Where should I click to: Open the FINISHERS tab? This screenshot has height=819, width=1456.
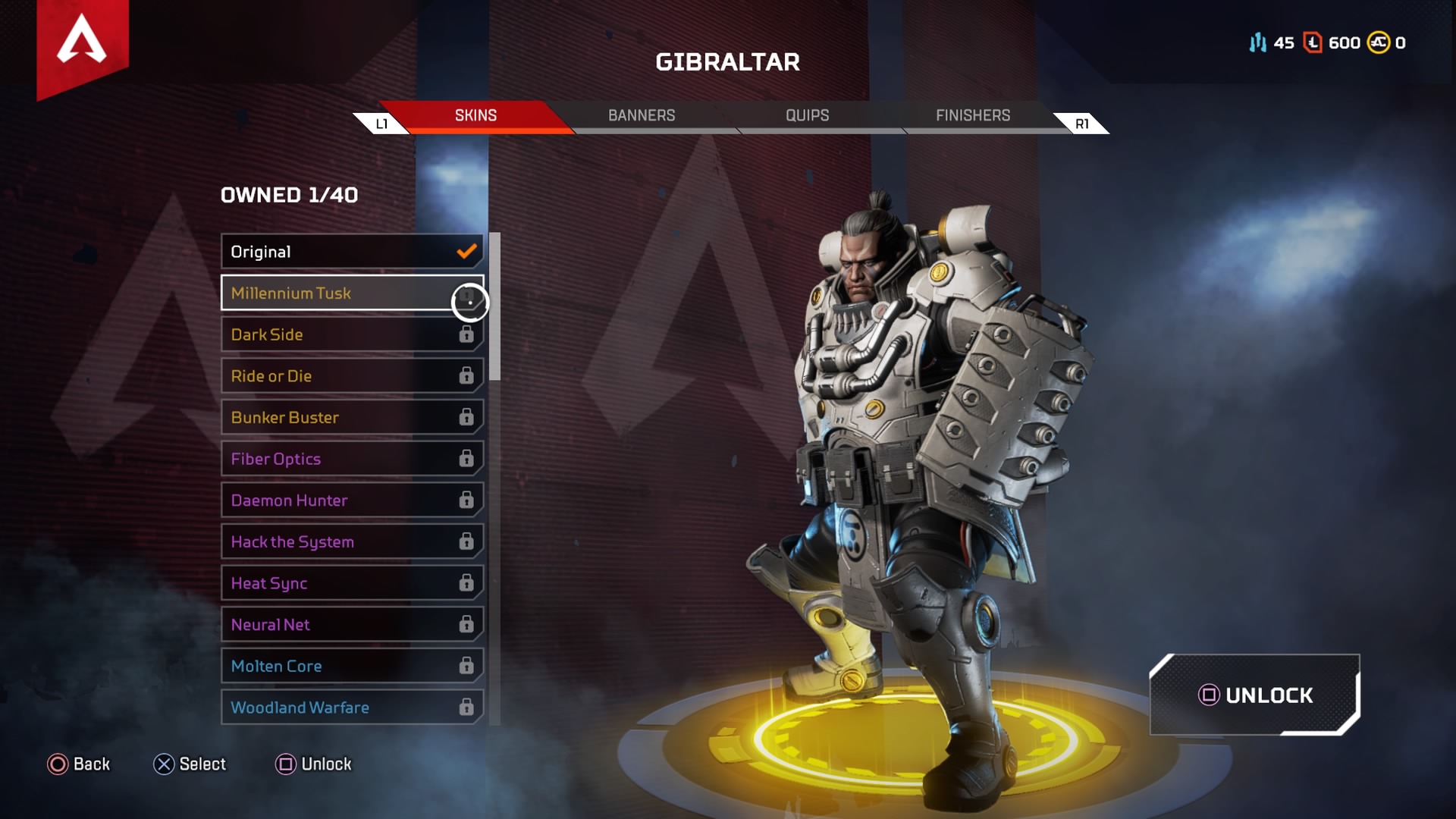click(973, 115)
